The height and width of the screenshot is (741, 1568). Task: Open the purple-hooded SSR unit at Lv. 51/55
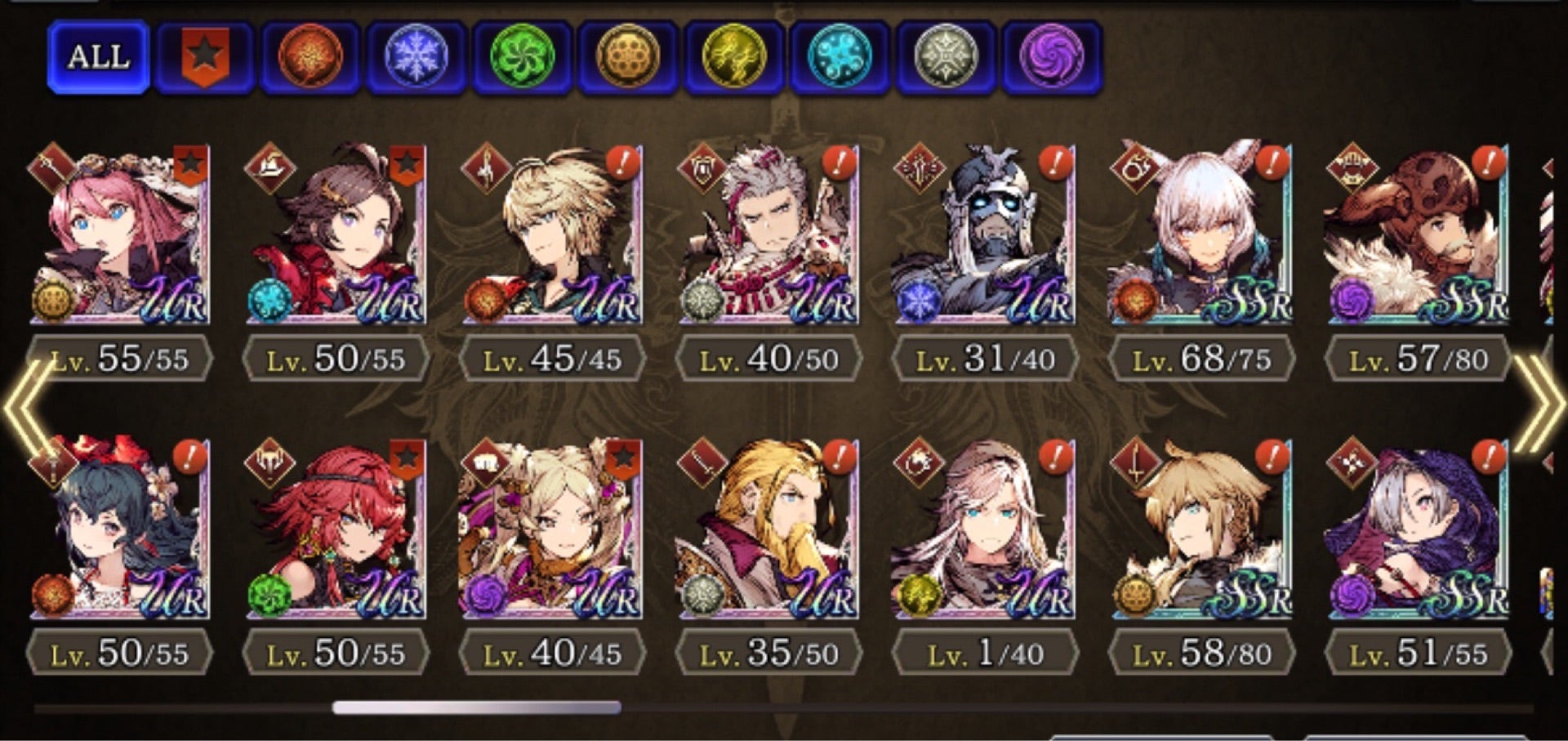pos(1419,529)
